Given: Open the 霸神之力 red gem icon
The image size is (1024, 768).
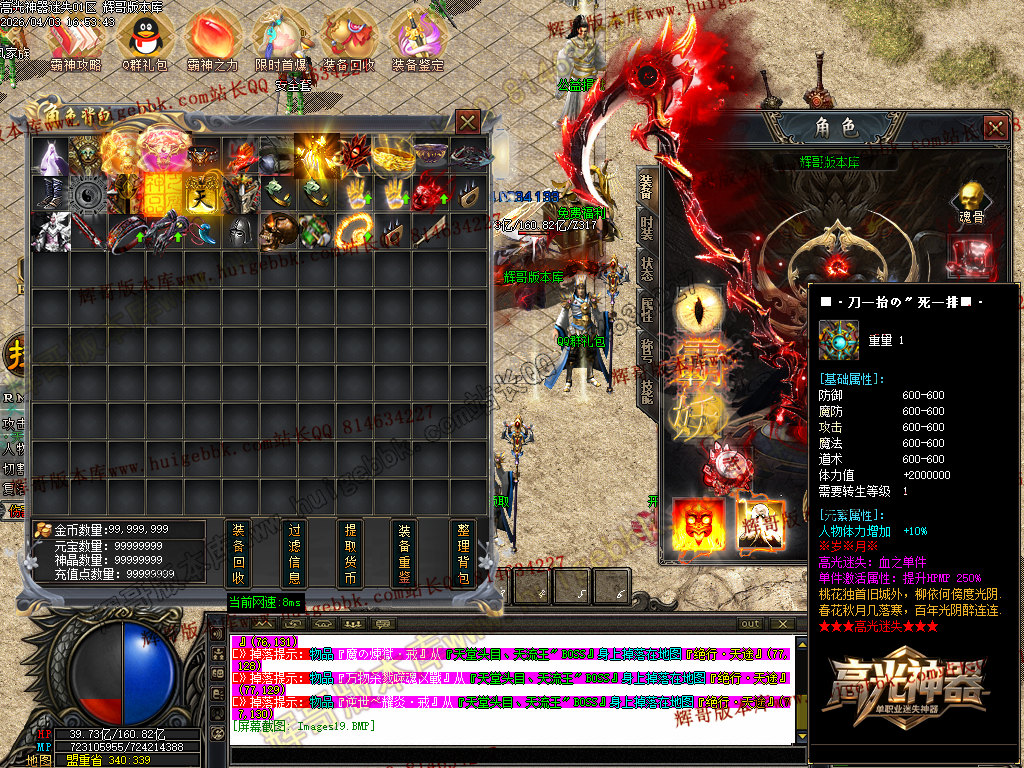Looking at the screenshot, I should (x=212, y=38).
